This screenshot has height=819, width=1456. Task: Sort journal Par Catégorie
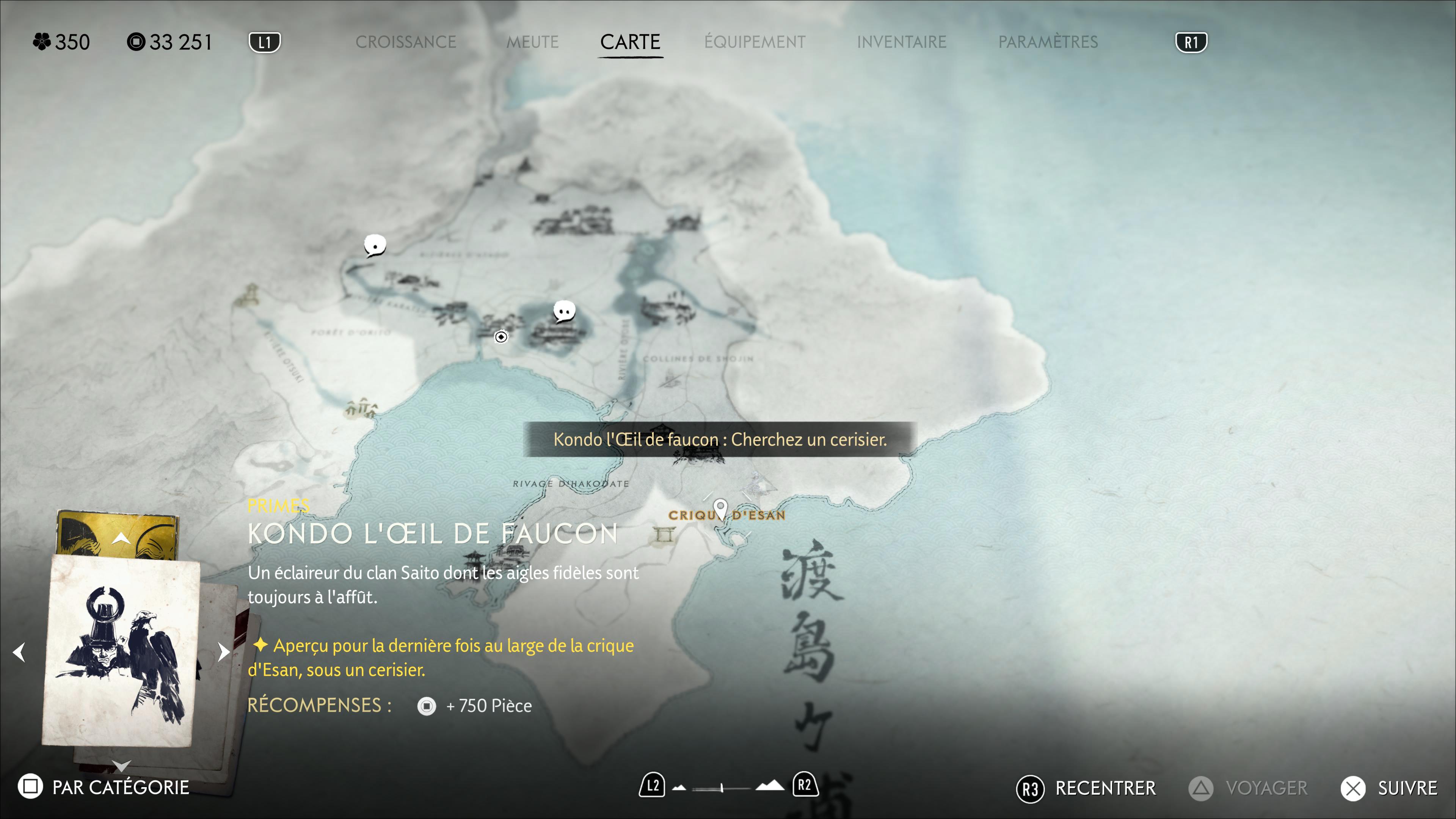click(x=104, y=787)
